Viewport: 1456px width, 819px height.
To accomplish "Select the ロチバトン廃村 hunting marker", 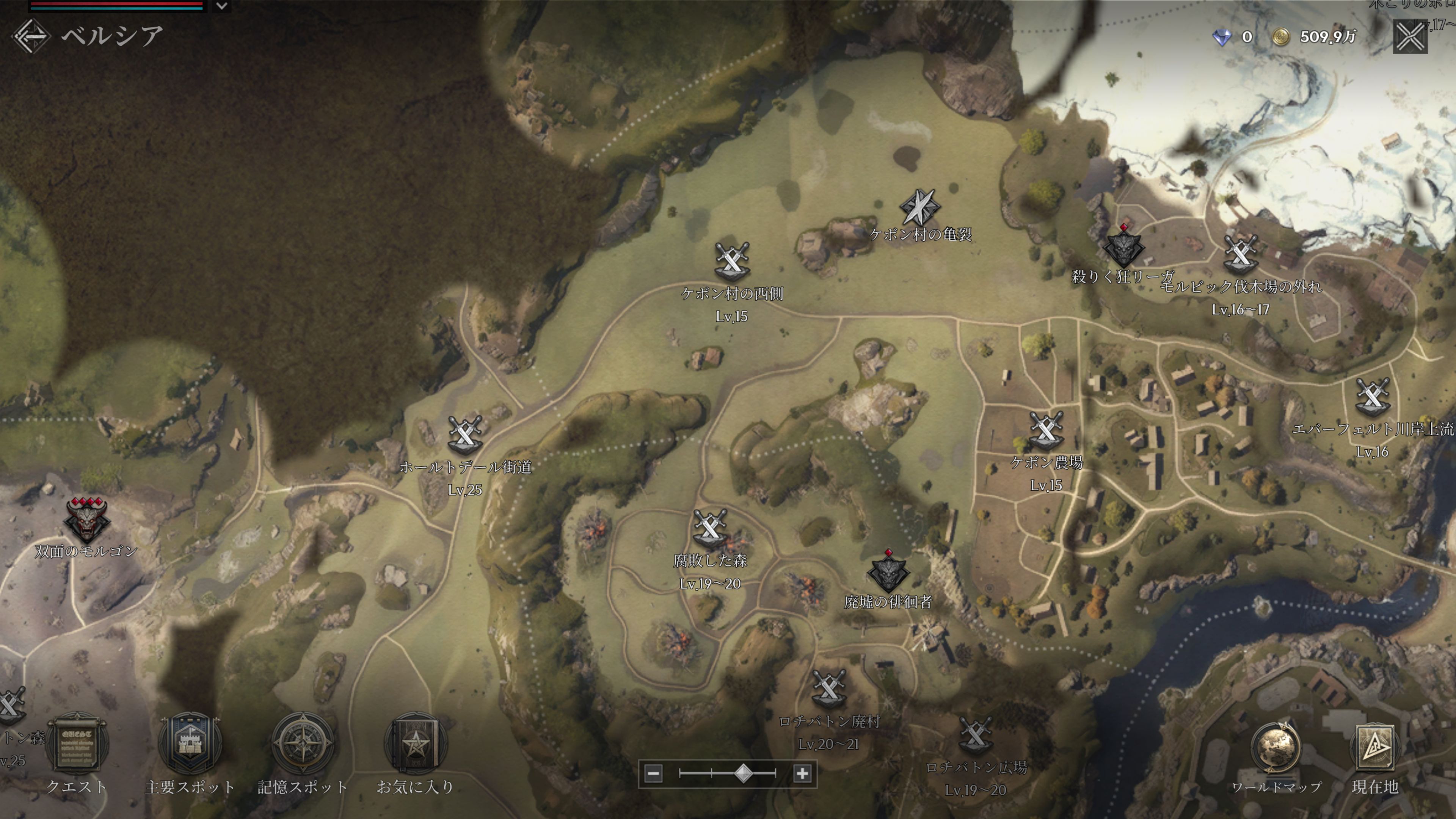I will 828,689.
